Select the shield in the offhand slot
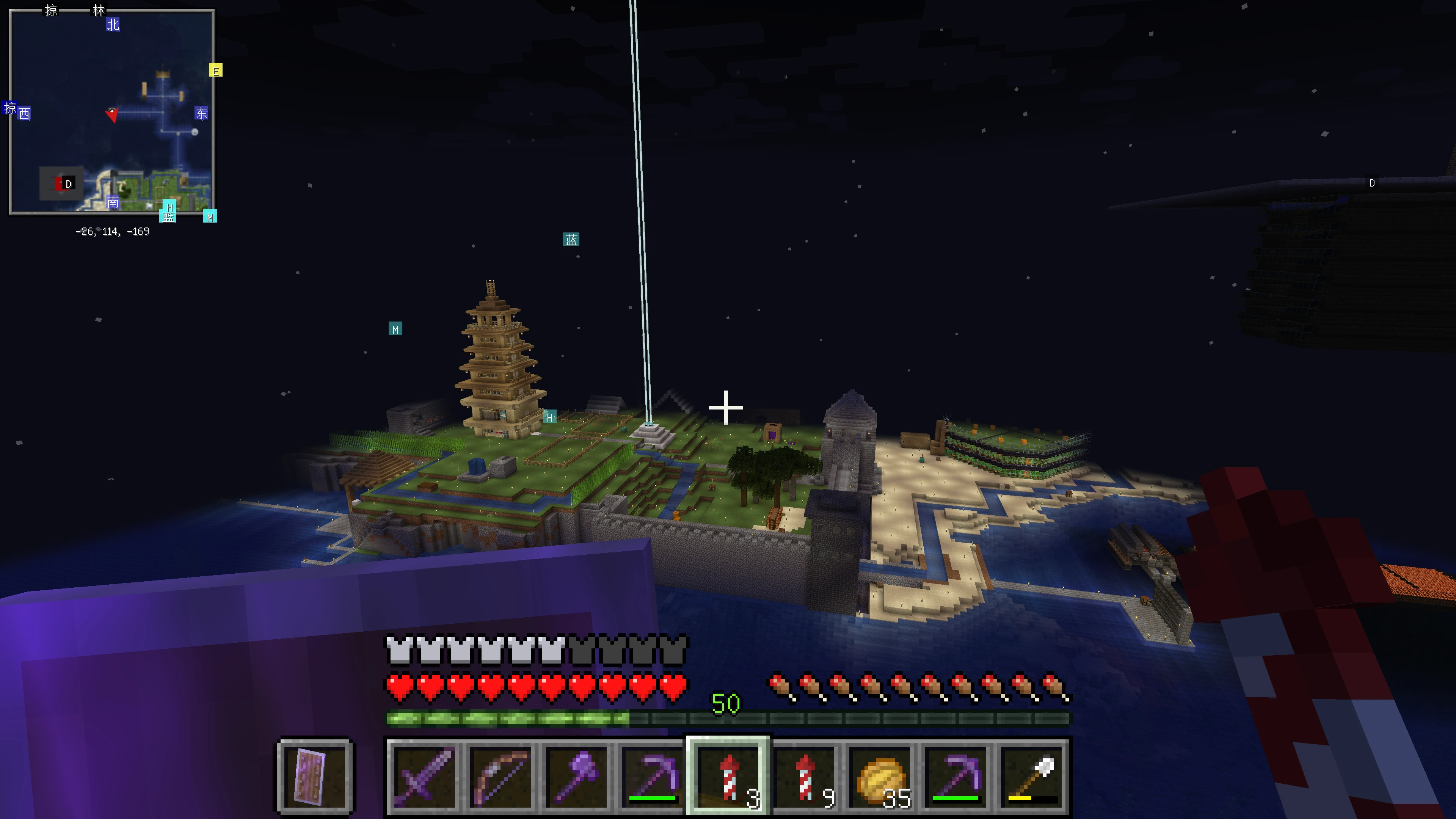 click(315, 776)
